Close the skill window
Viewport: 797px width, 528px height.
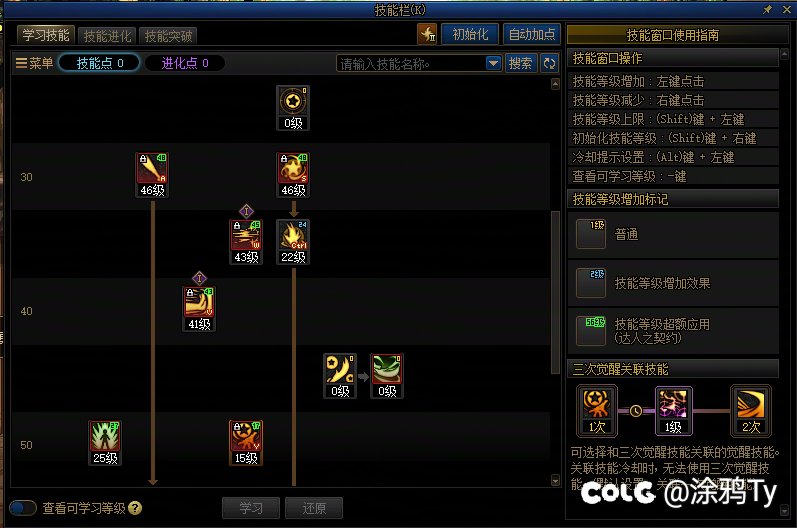(x=786, y=9)
